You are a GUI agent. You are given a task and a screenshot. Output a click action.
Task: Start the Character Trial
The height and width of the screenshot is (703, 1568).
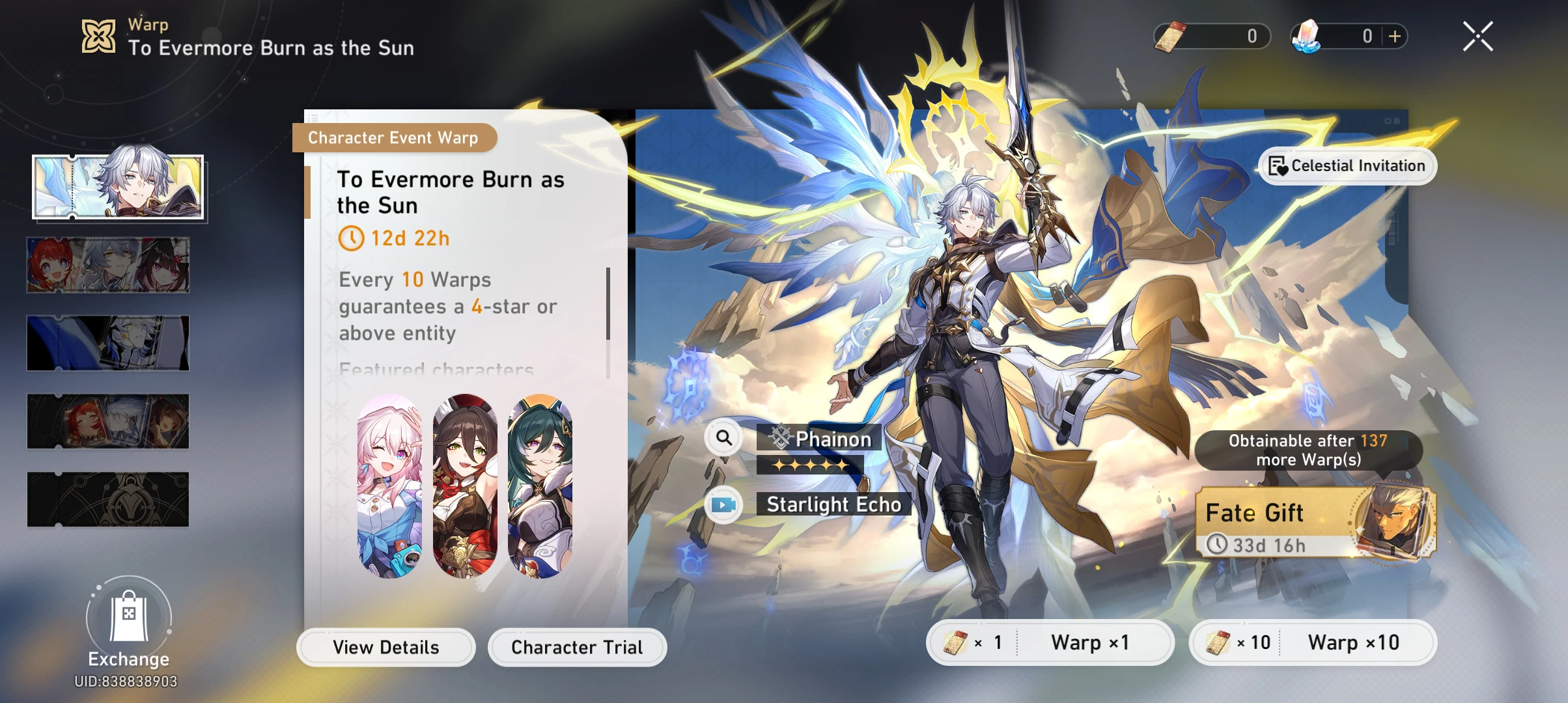577,647
